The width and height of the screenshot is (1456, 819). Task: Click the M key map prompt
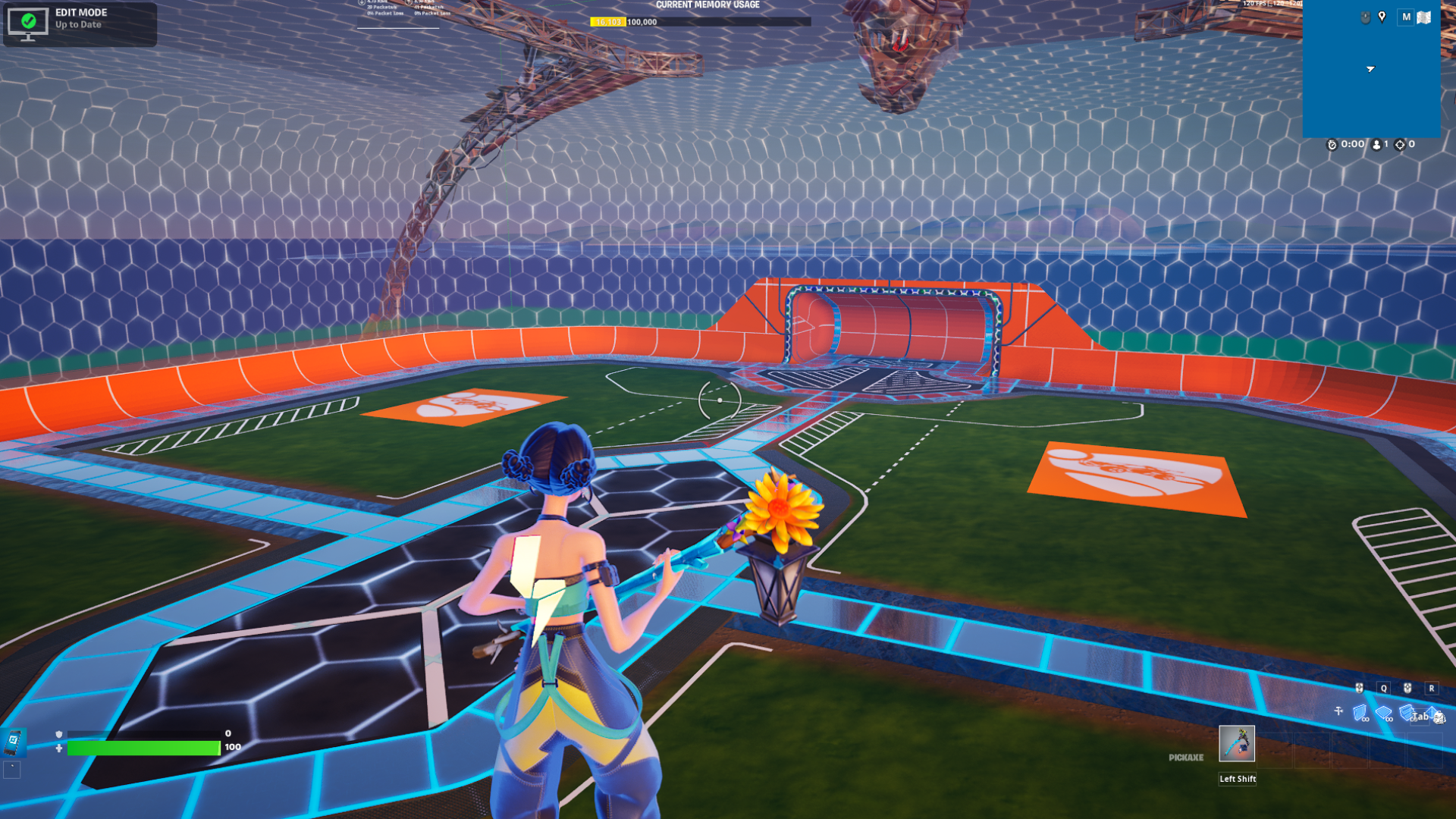click(1405, 17)
